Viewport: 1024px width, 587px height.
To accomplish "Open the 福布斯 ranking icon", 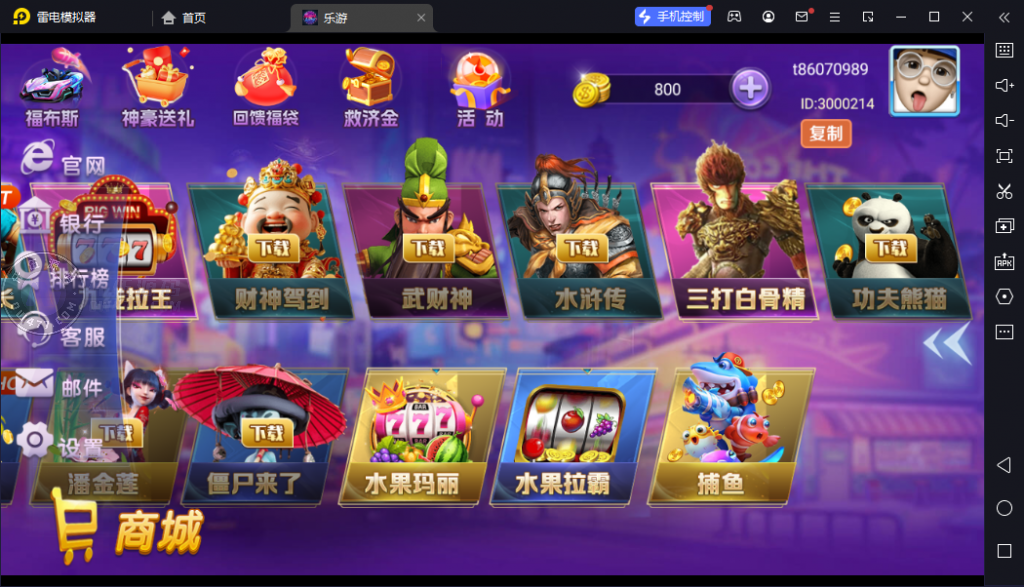I will [51, 90].
